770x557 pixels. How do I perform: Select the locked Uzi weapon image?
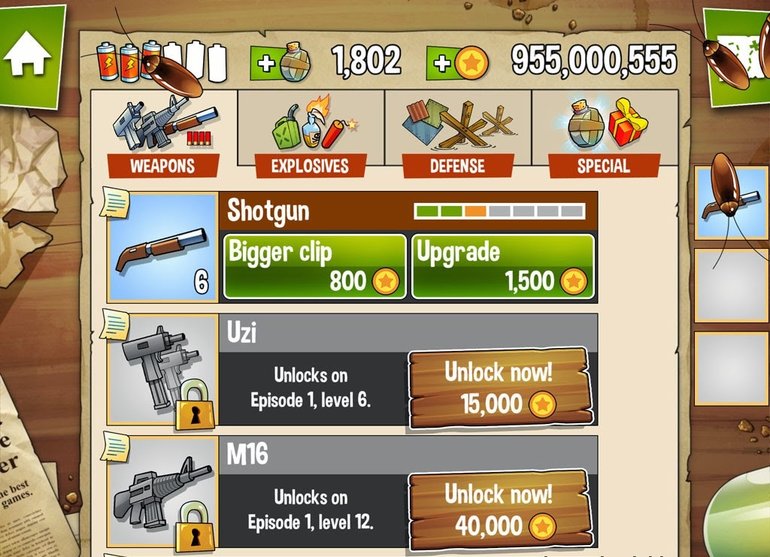[x=163, y=370]
